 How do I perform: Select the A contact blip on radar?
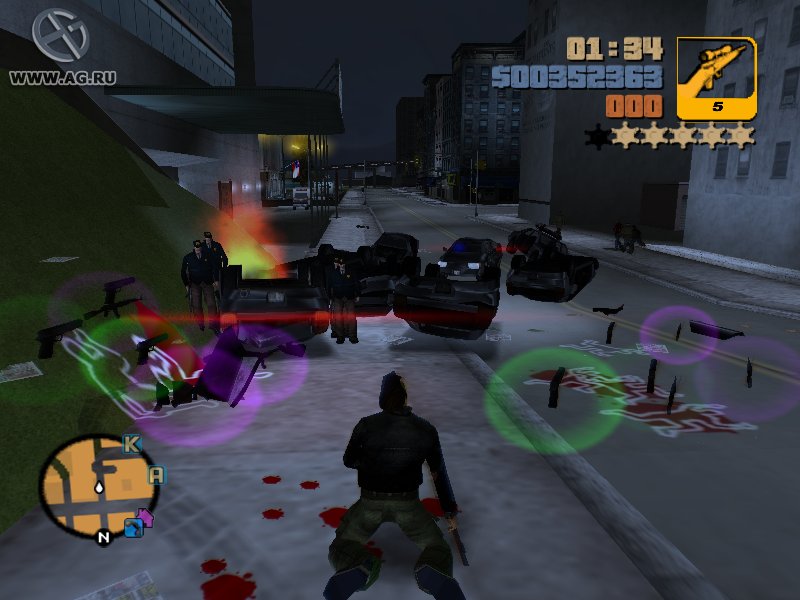pos(156,475)
